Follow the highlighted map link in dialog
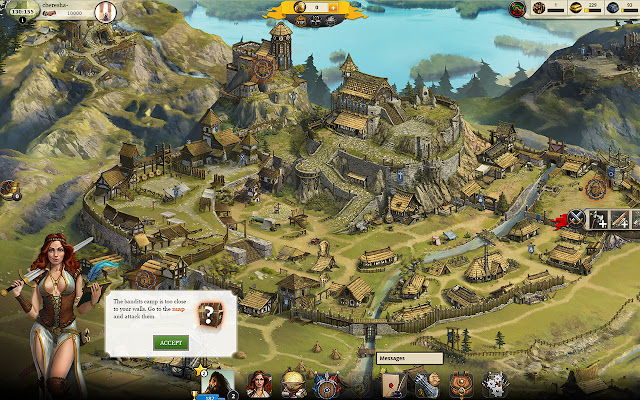This screenshot has width=640, height=400. pos(206,307)
